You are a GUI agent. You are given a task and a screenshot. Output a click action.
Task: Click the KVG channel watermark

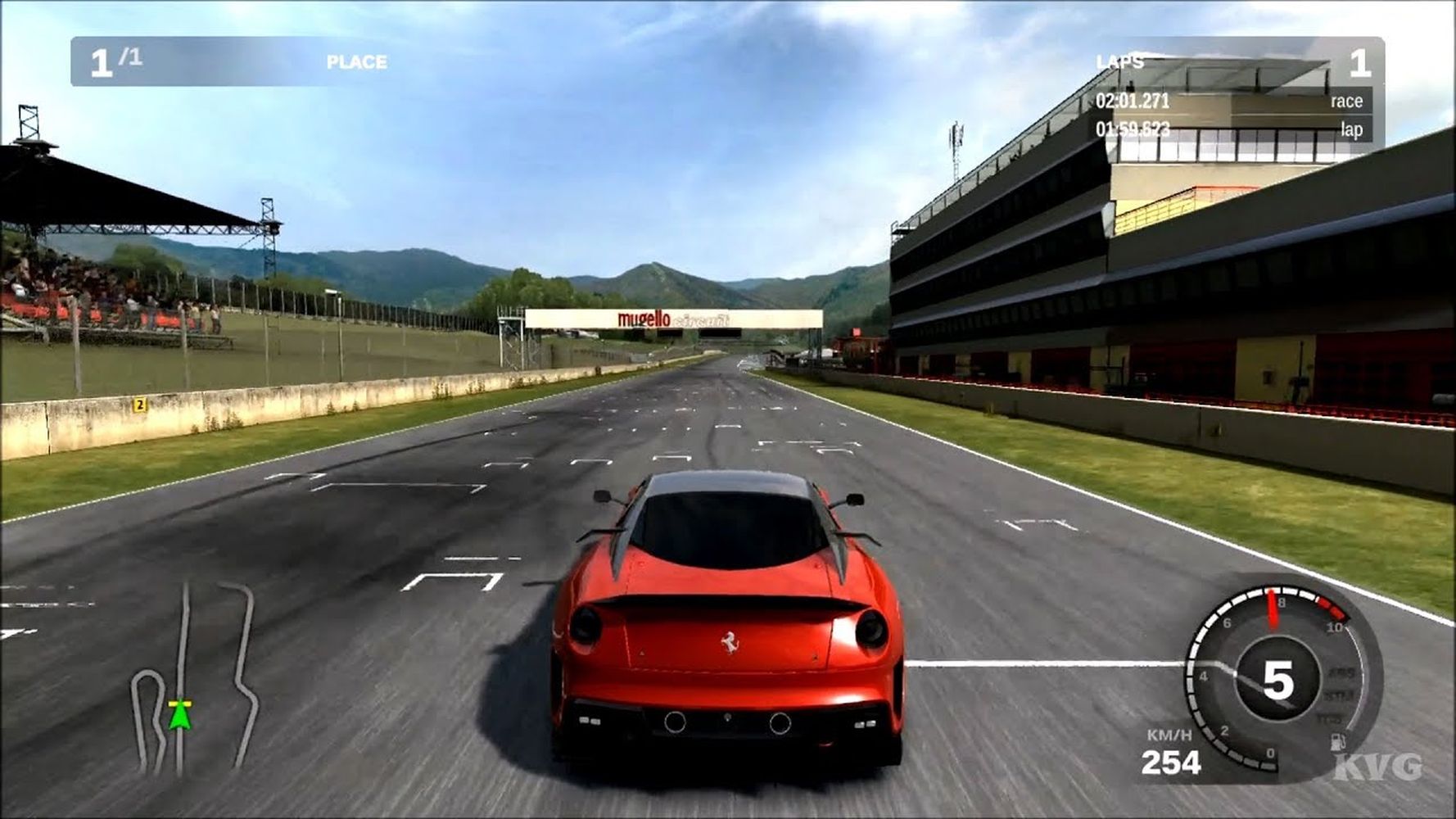click(1378, 767)
